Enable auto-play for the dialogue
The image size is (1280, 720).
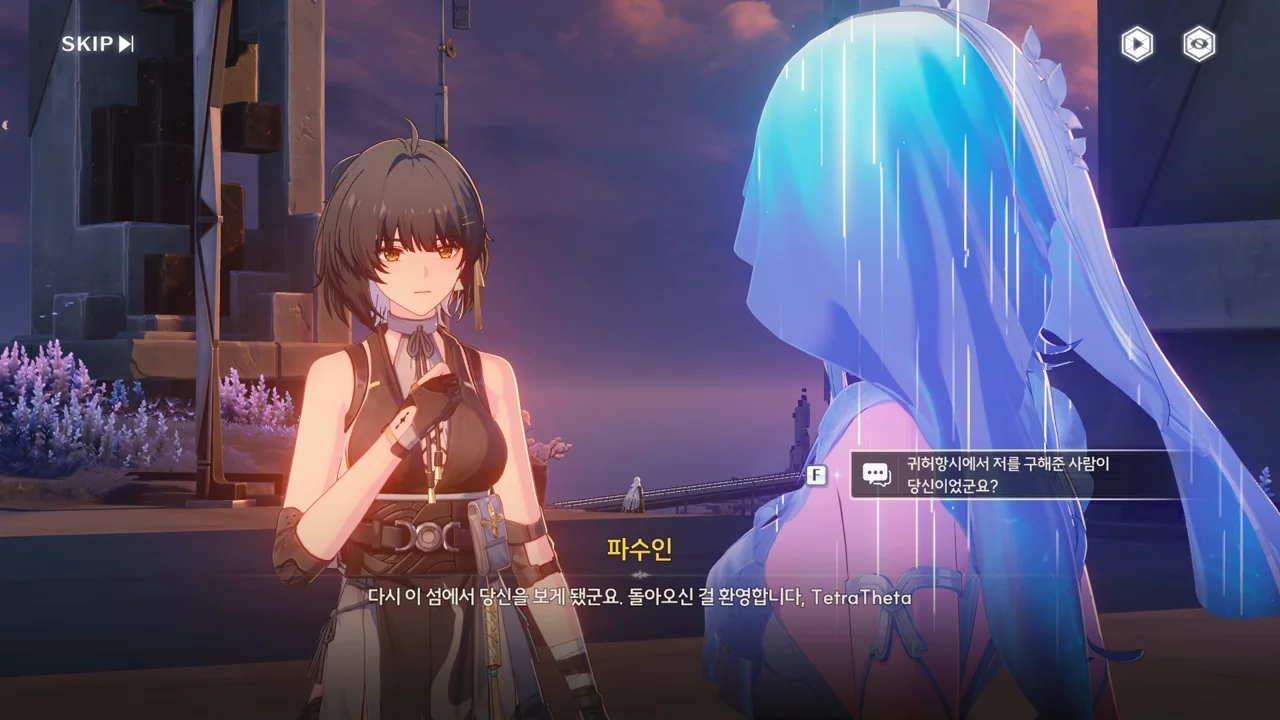[x=1136, y=44]
